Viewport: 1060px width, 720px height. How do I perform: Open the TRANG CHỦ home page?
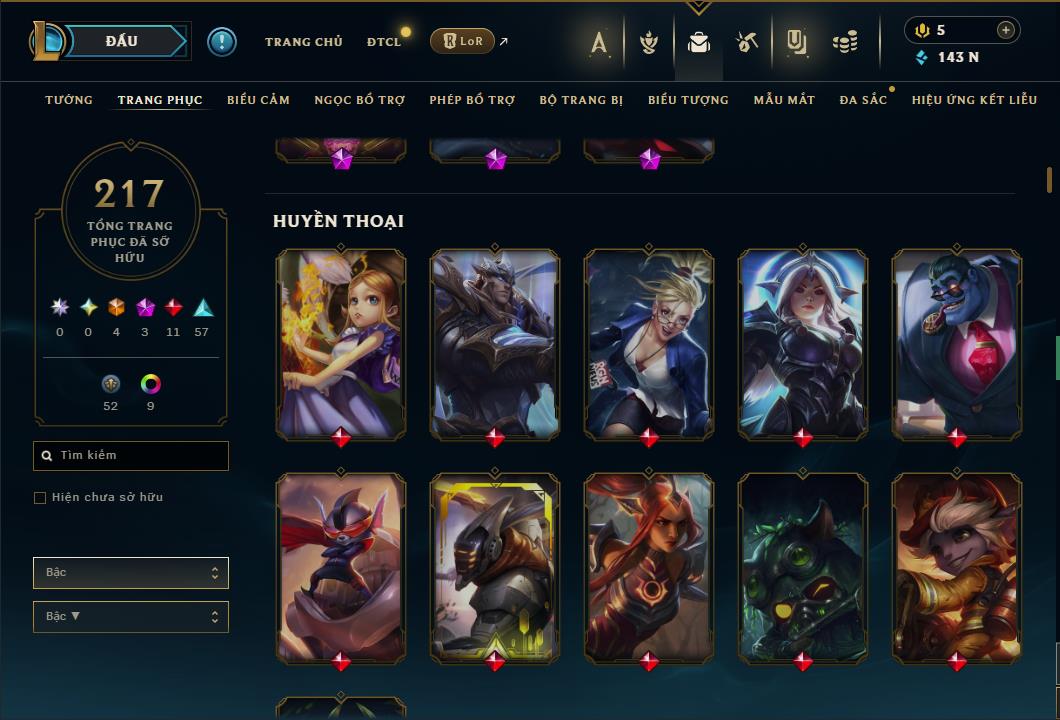click(303, 42)
